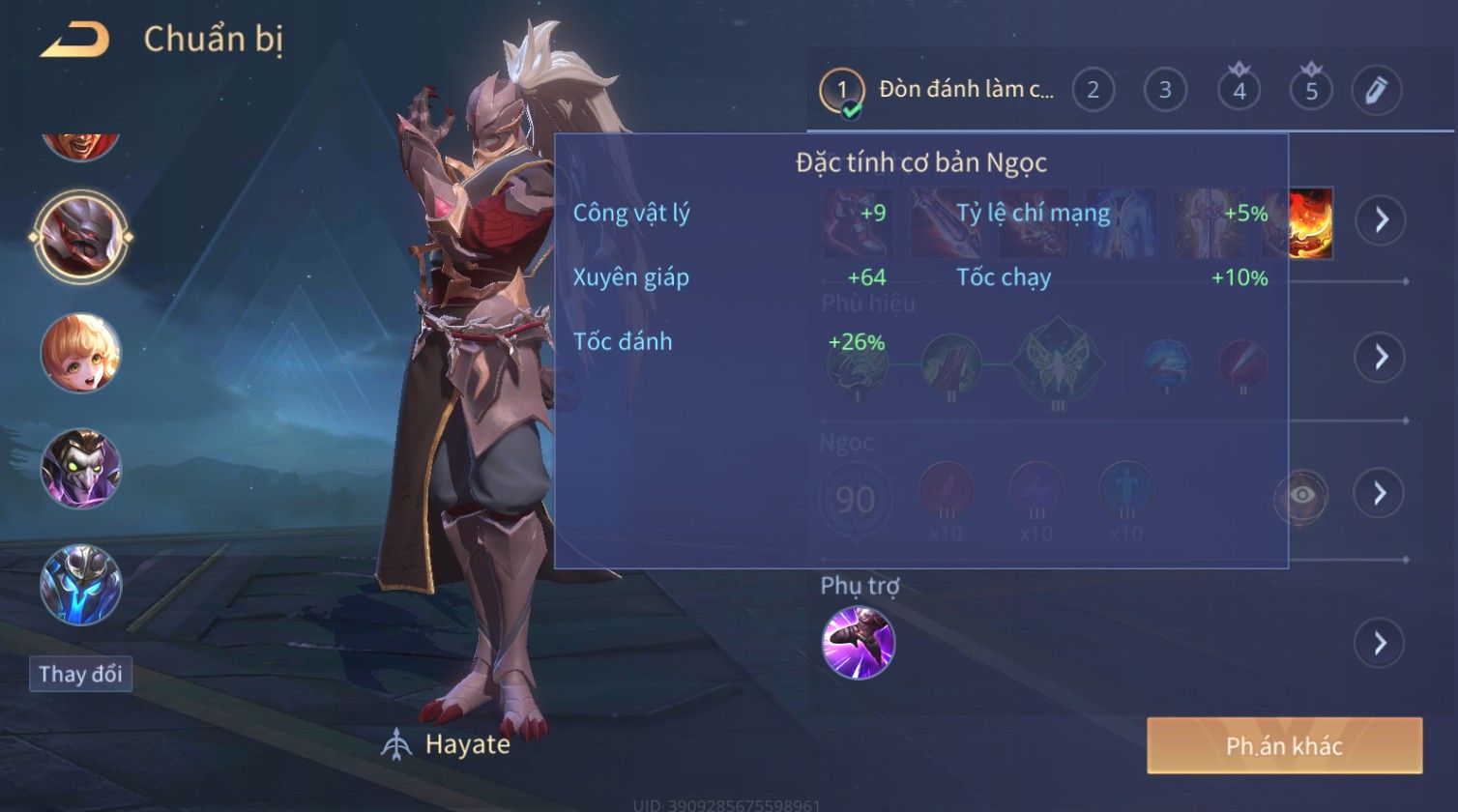Expand the Ngọc section arrow
1458x812 pixels.
click(x=1380, y=494)
